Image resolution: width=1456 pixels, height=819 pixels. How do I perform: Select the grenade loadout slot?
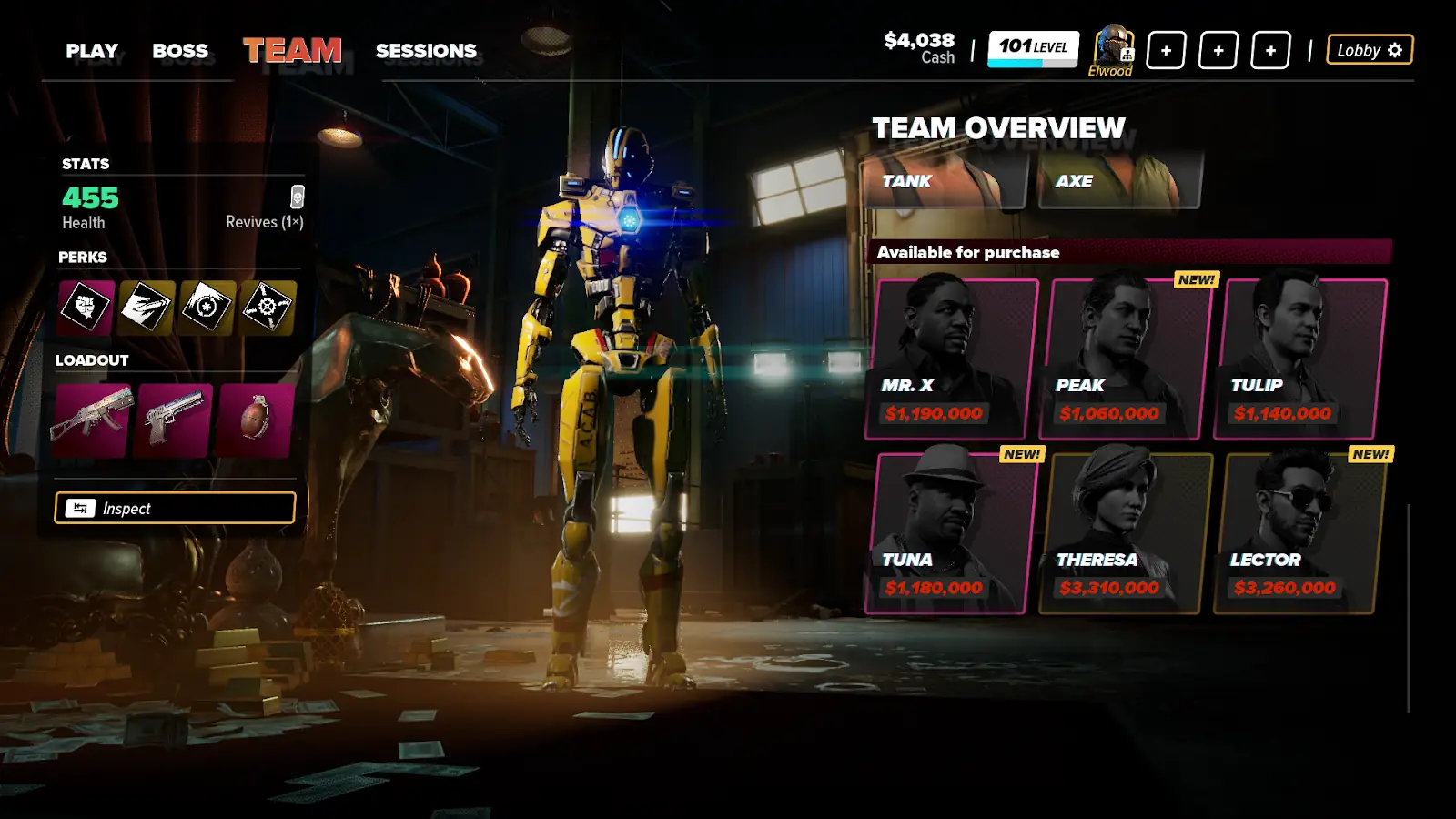pyautogui.click(x=256, y=420)
